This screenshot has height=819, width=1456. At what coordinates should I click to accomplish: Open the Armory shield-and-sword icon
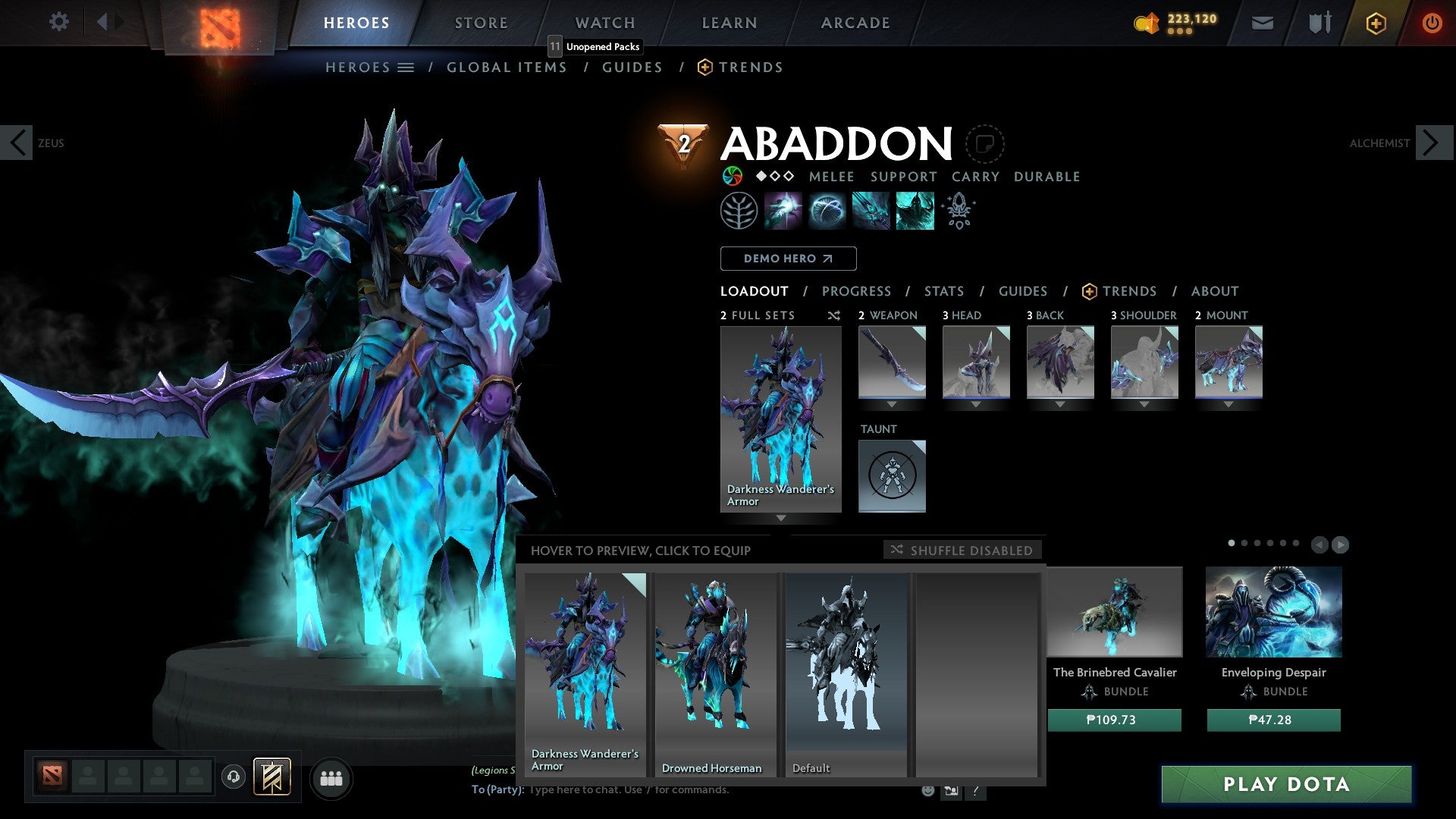coord(1318,23)
